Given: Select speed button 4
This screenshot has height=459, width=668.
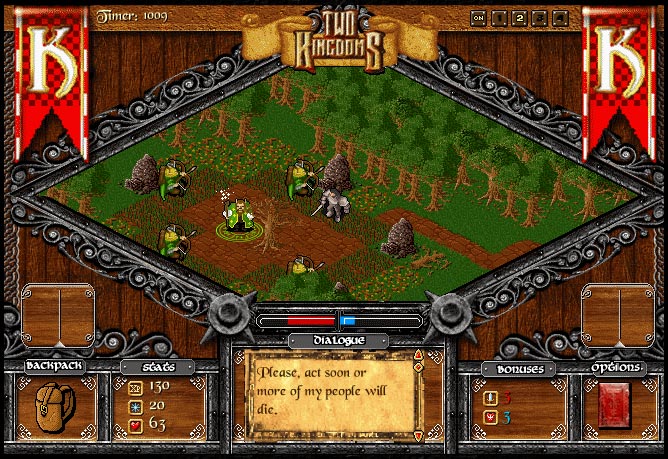Looking at the screenshot, I should (x=560, y=17).
